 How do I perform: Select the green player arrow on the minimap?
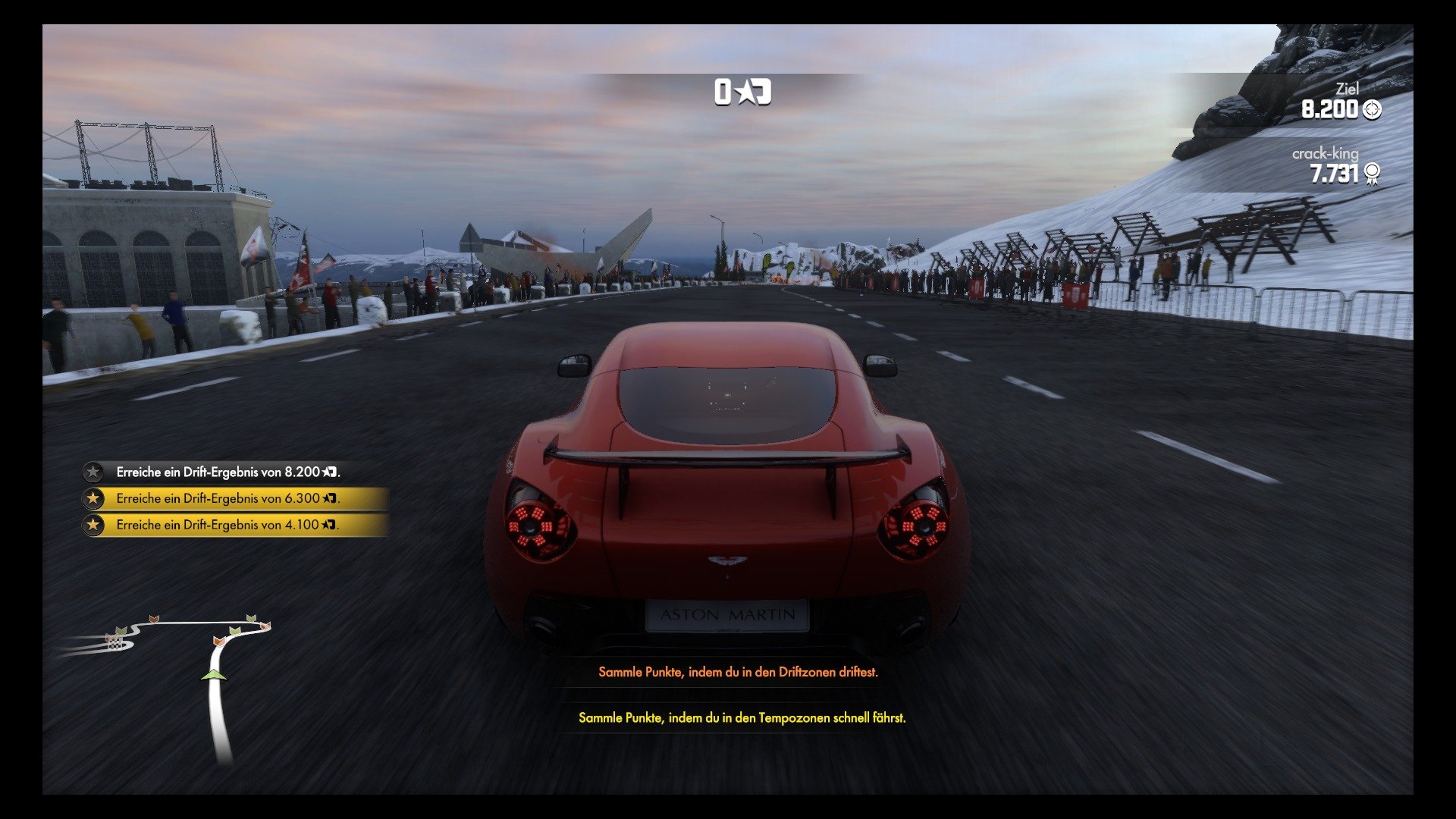tap(215, 676)
